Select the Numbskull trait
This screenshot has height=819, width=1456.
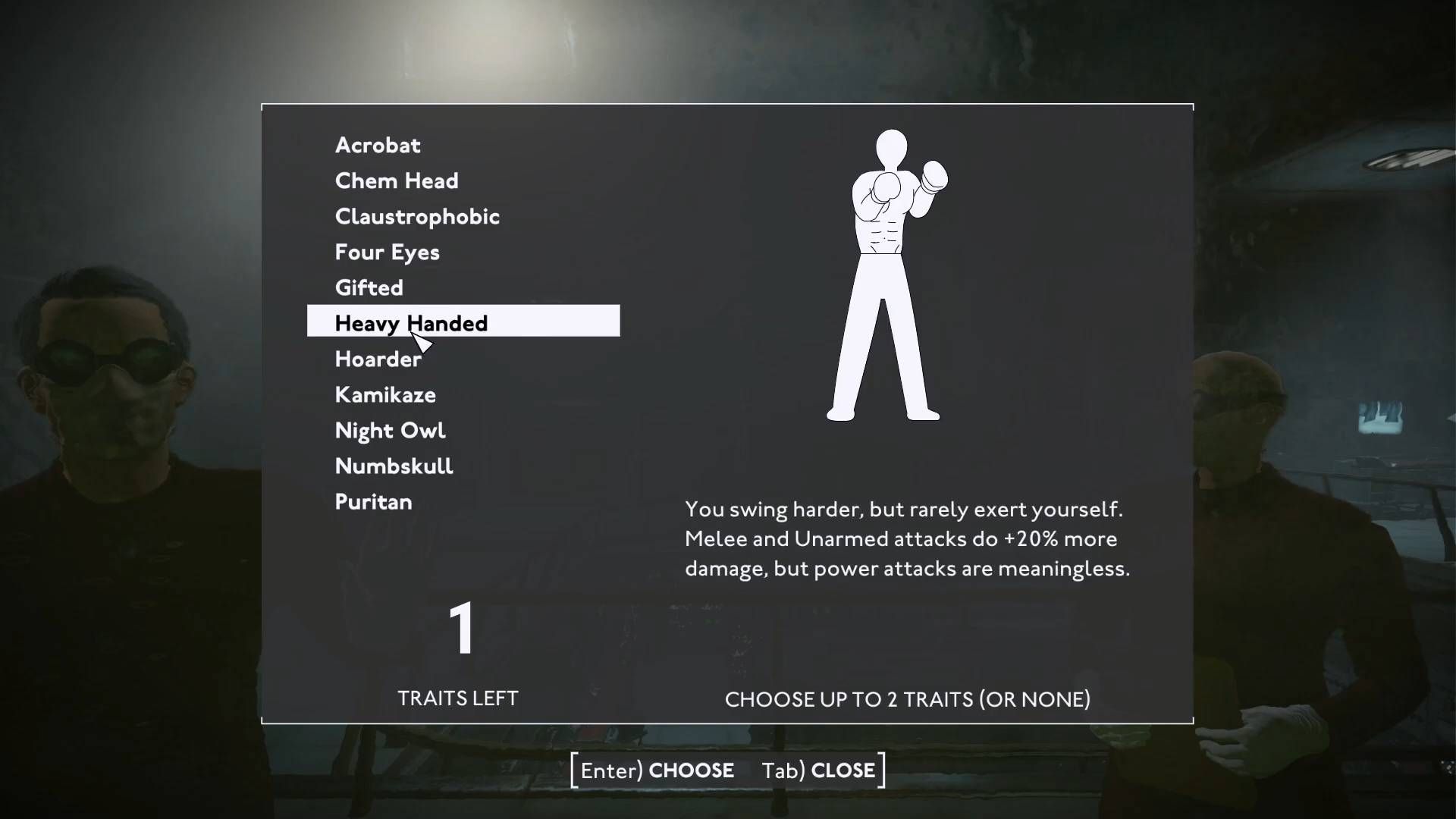[394, 466]
